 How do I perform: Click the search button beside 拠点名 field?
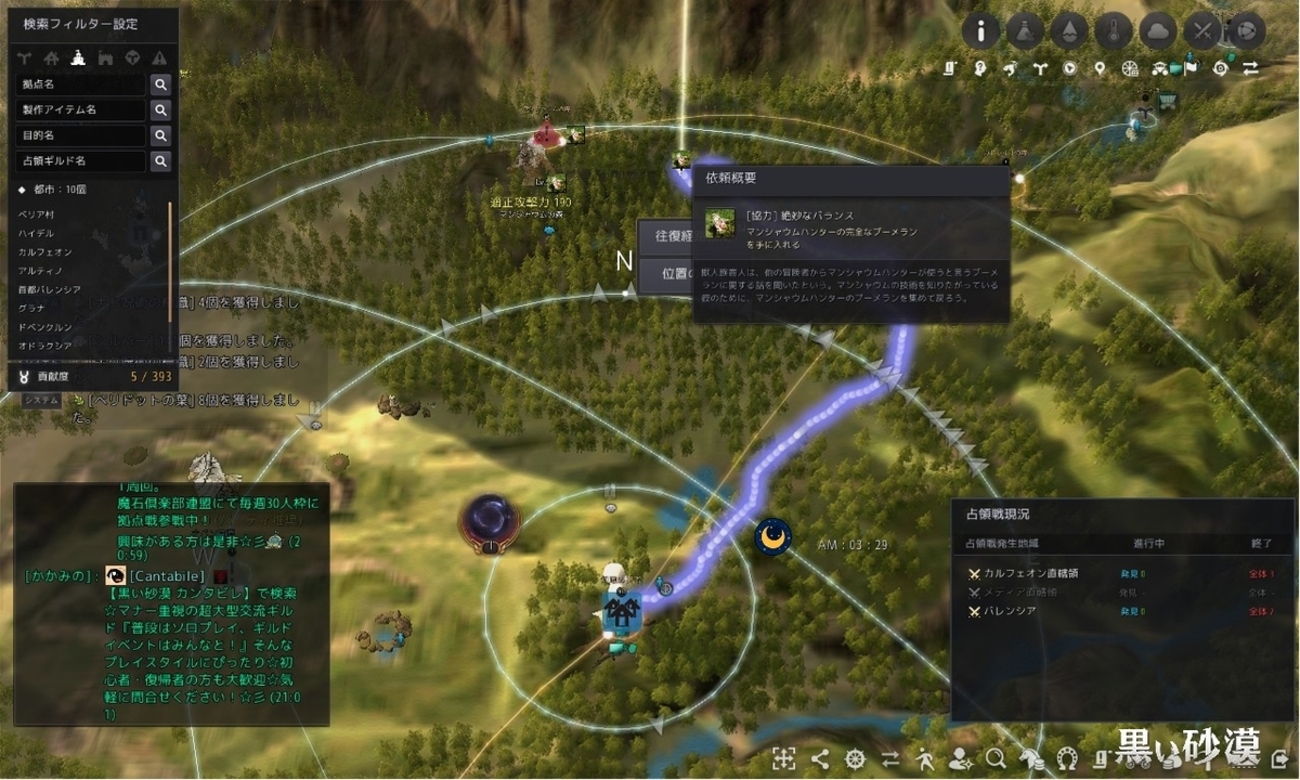160,85
